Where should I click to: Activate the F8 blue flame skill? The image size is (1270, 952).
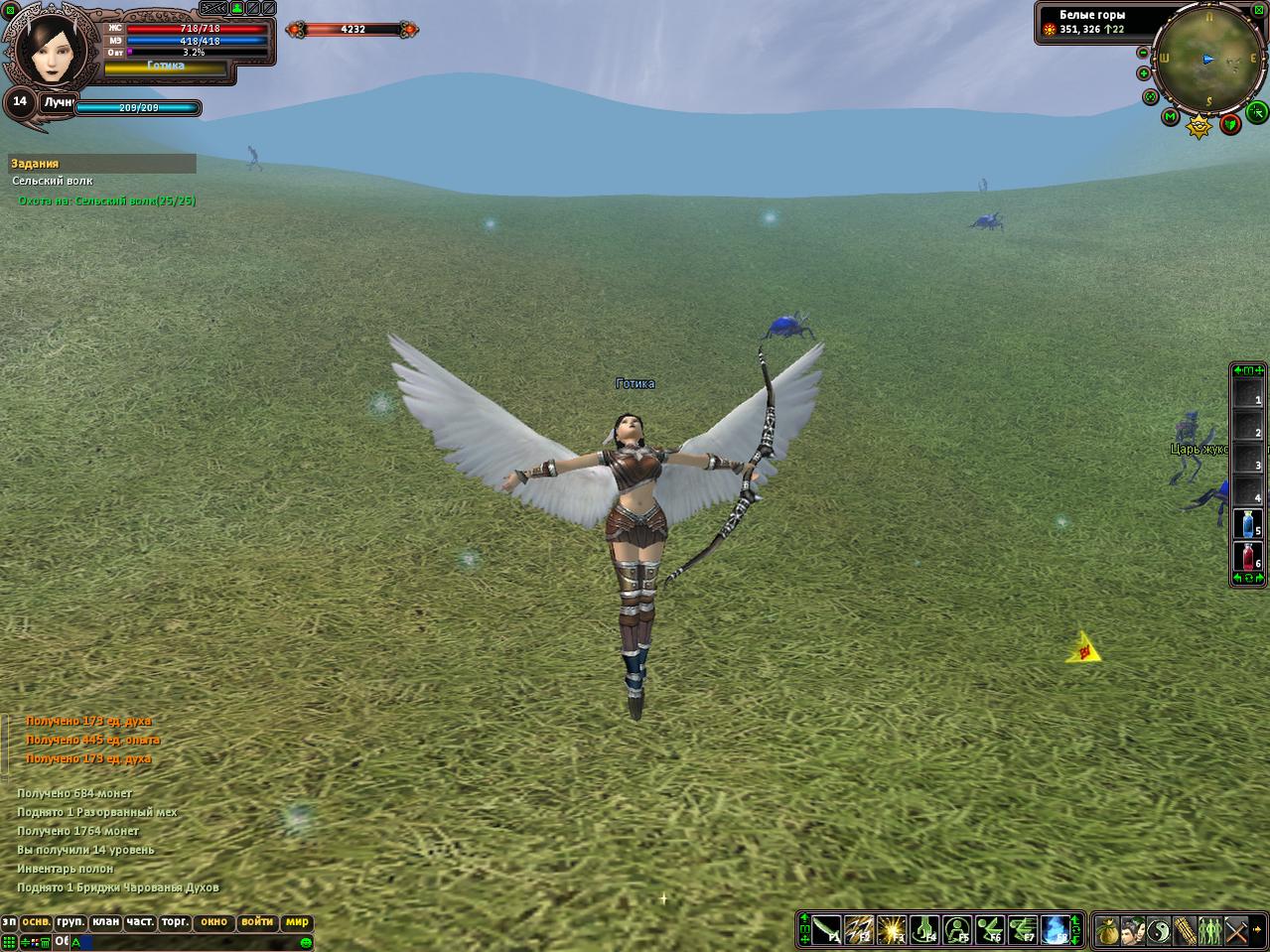(1055, 931)
